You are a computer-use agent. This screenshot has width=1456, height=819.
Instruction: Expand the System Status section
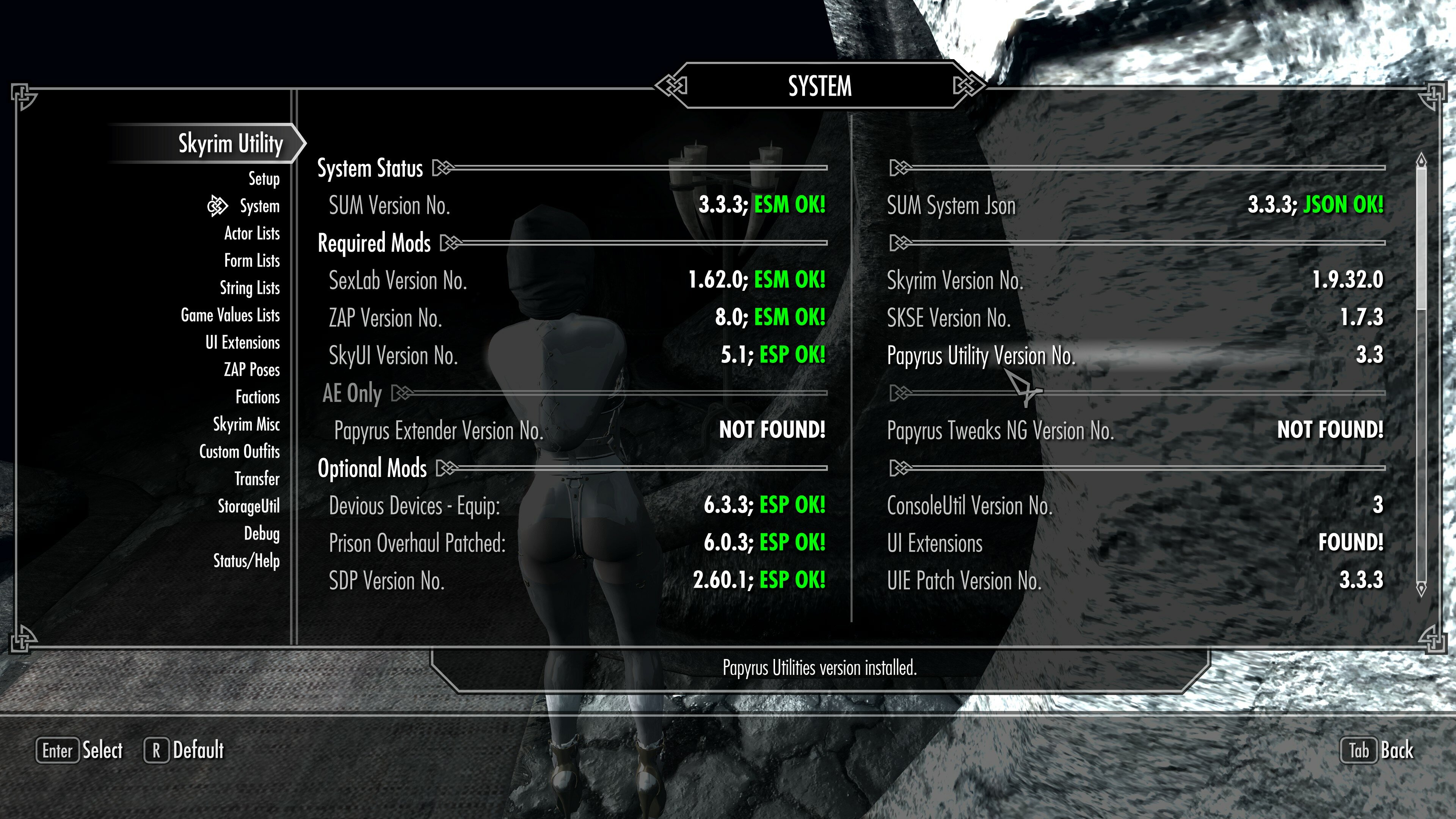(x=370, y=168)
